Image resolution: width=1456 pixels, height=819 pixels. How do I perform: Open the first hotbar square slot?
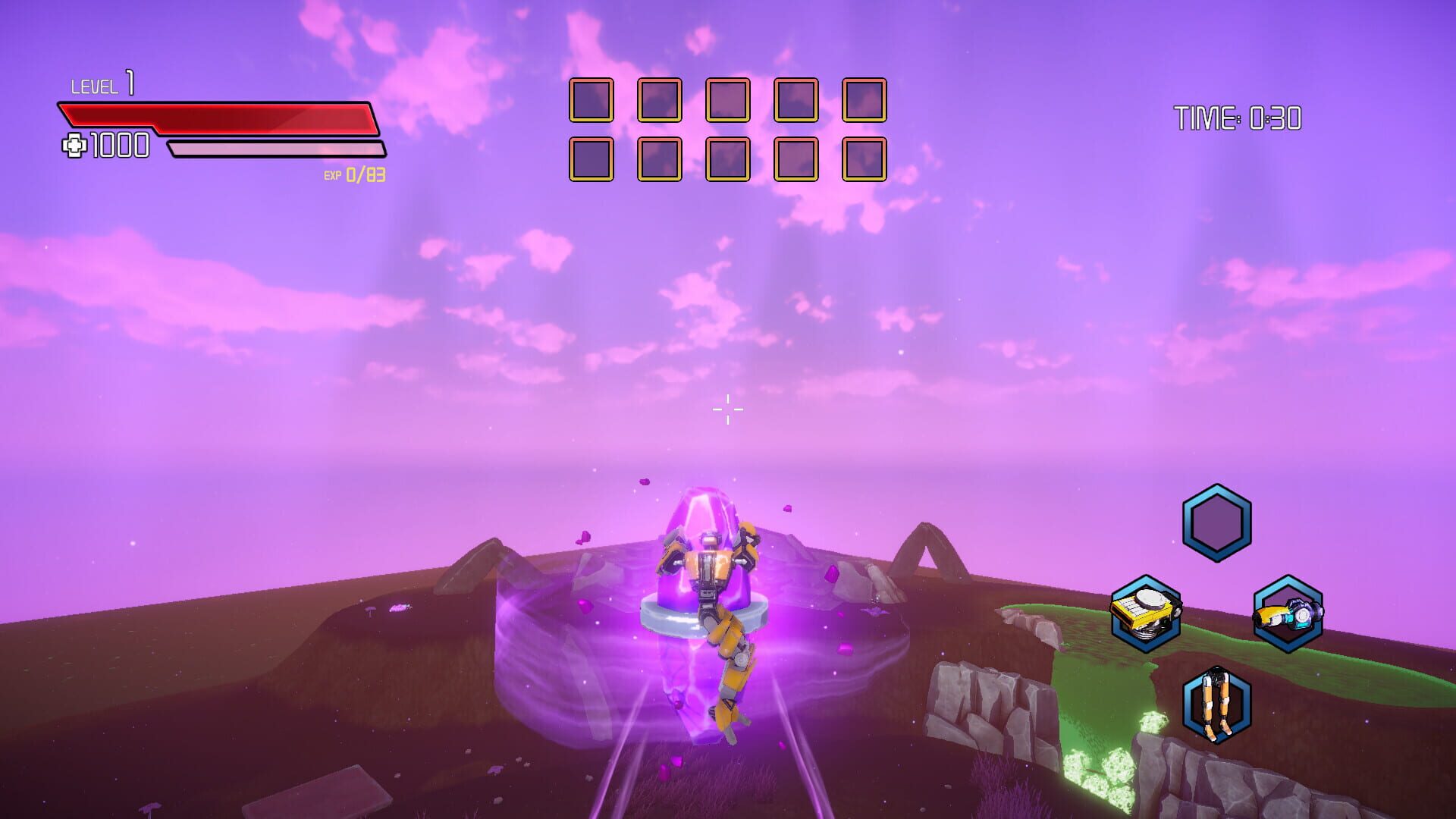591,99
